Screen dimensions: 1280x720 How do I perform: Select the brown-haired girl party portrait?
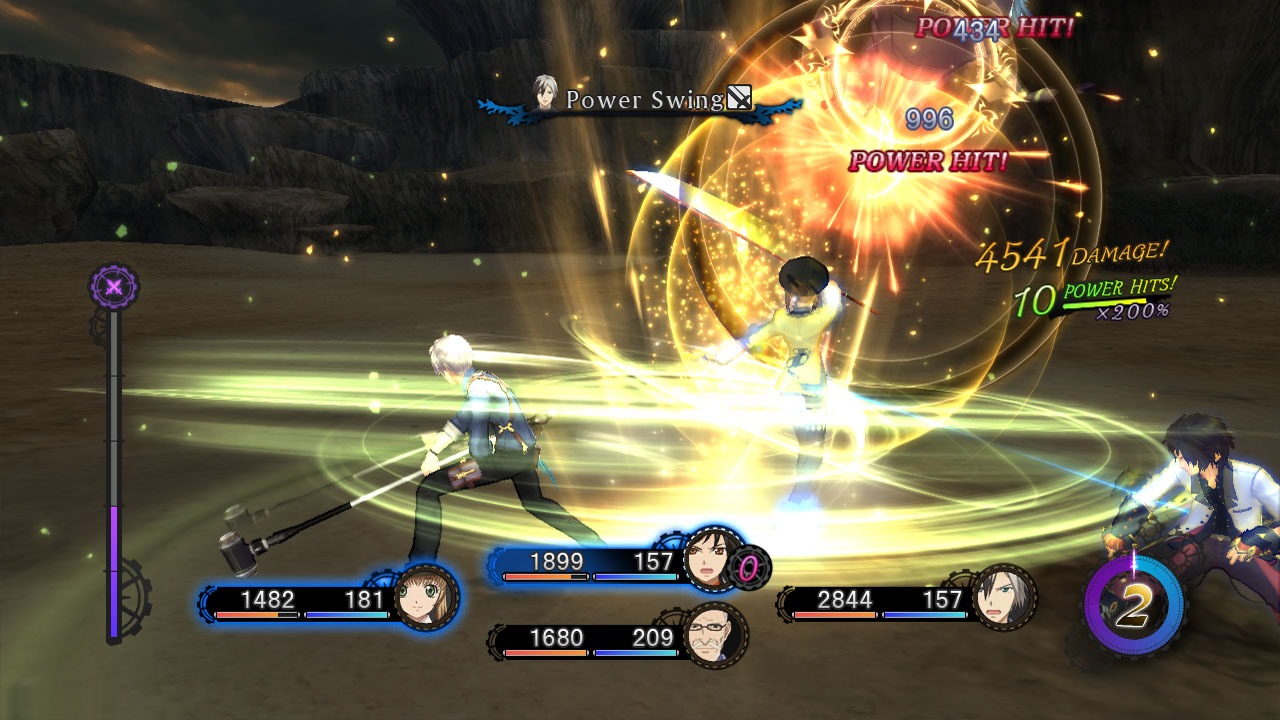click(427, 598)
